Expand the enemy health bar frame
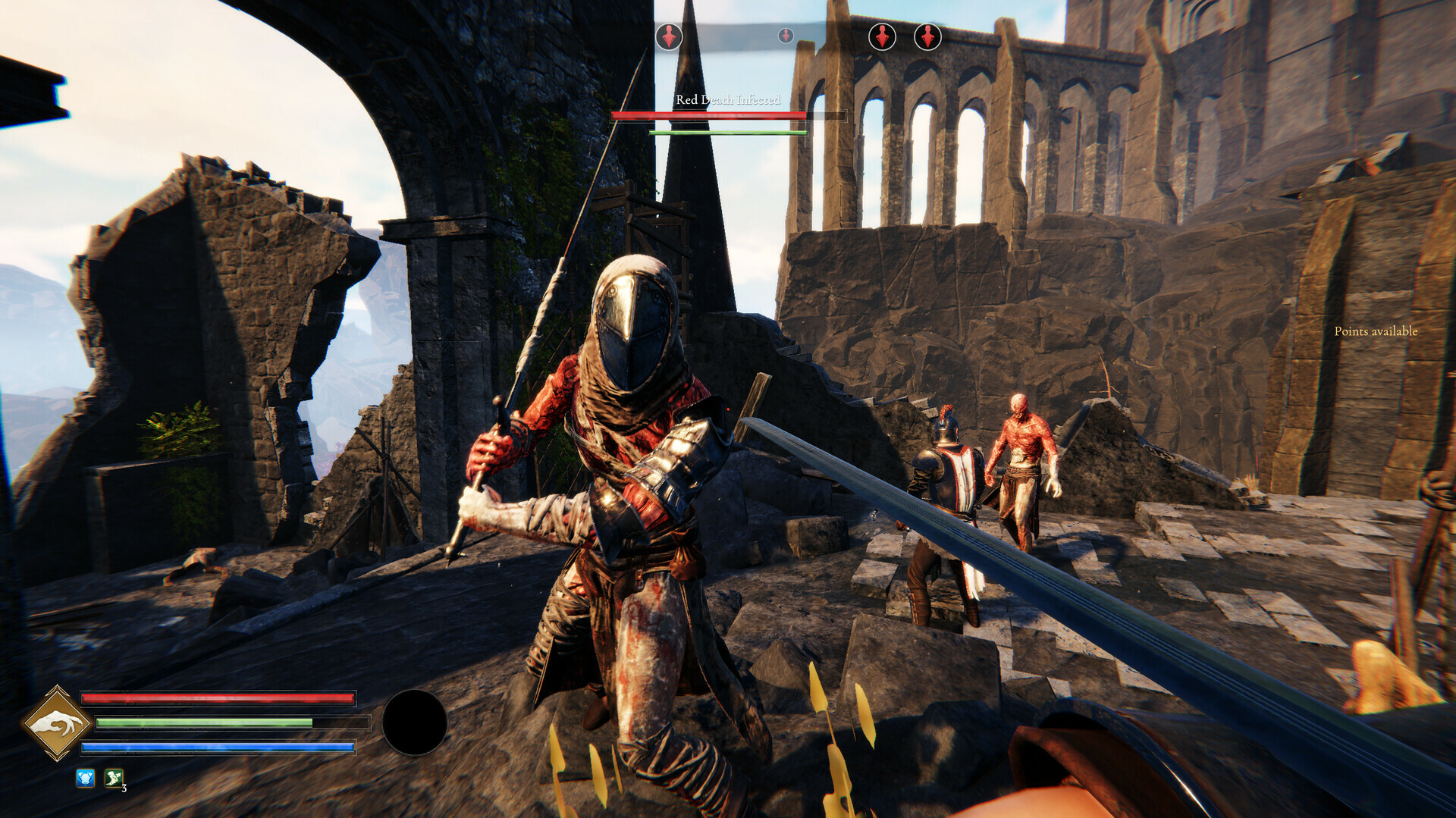The image size is (1456, 818). (726, 115)
